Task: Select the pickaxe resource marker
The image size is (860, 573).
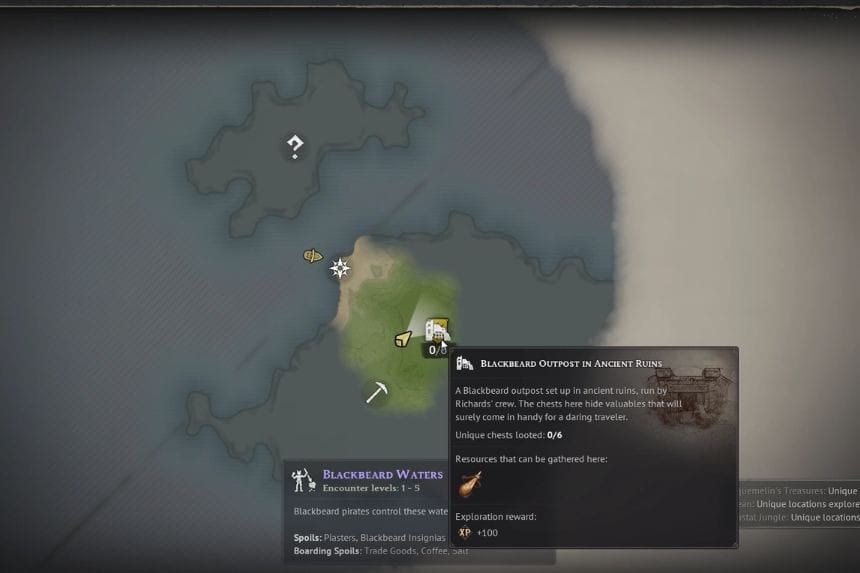Action: pos(377,391)
